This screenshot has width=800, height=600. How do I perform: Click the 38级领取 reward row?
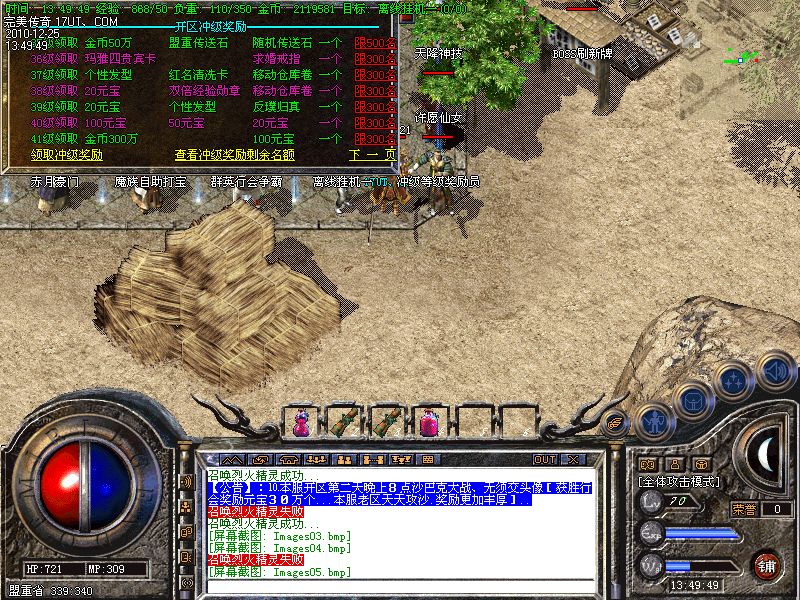tap(54, 91)
